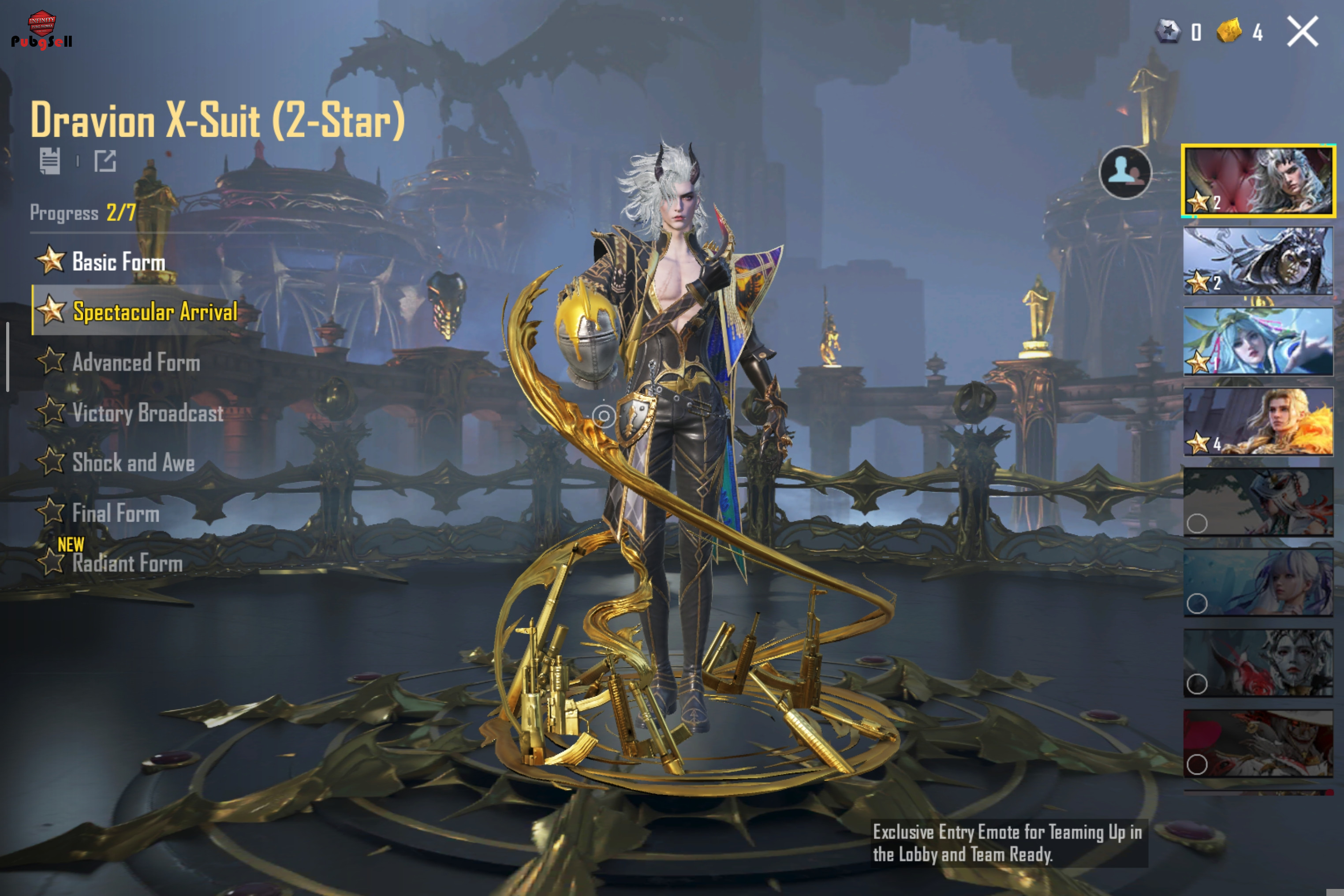
Task: Click the purple-white haired girl locked thumbnail
Action: [1258, 582]
